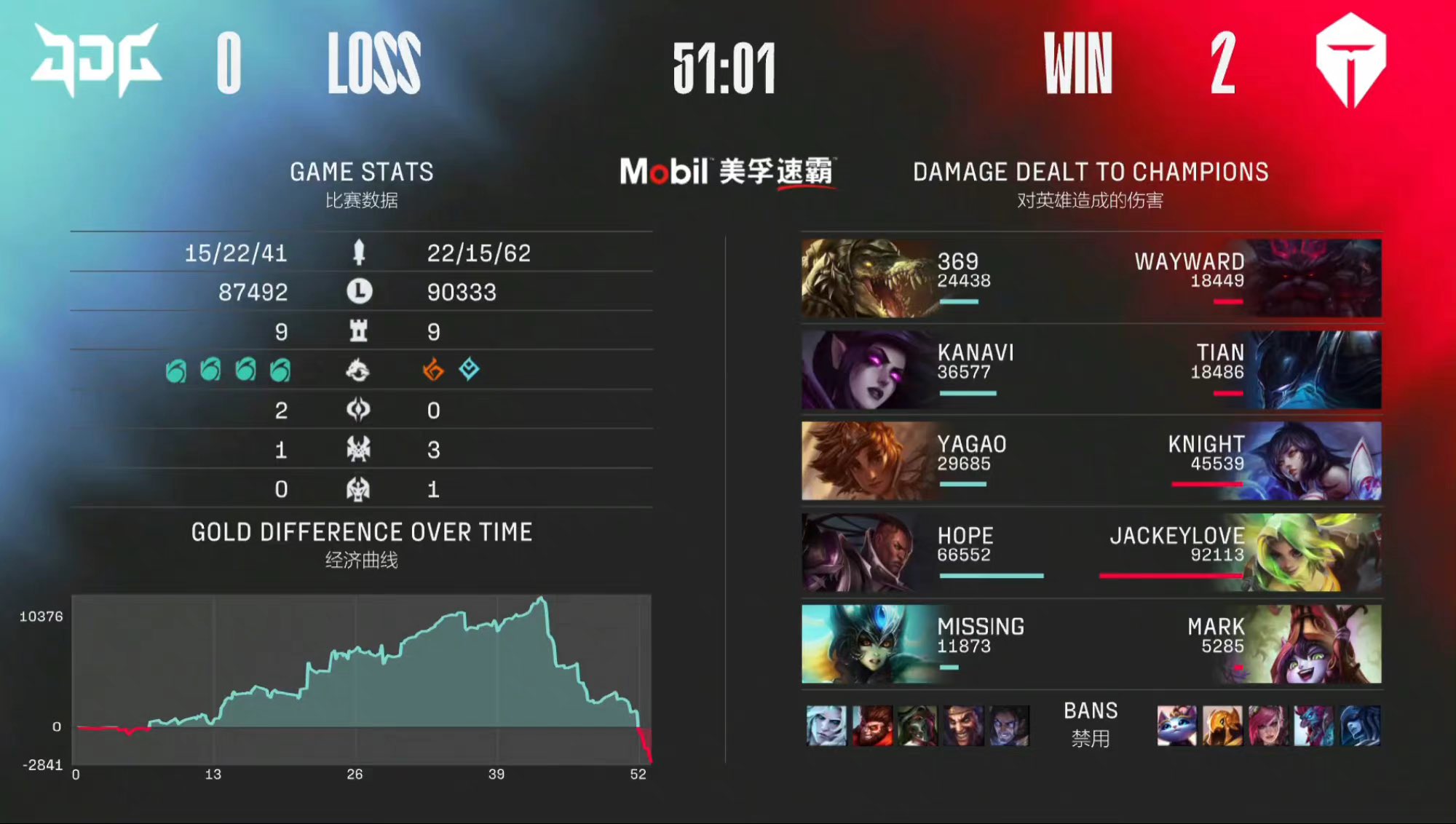
Task: Click the DAMAGE DEALT TO CHAMPIONS heading
Action: [x=1090, y=172]
